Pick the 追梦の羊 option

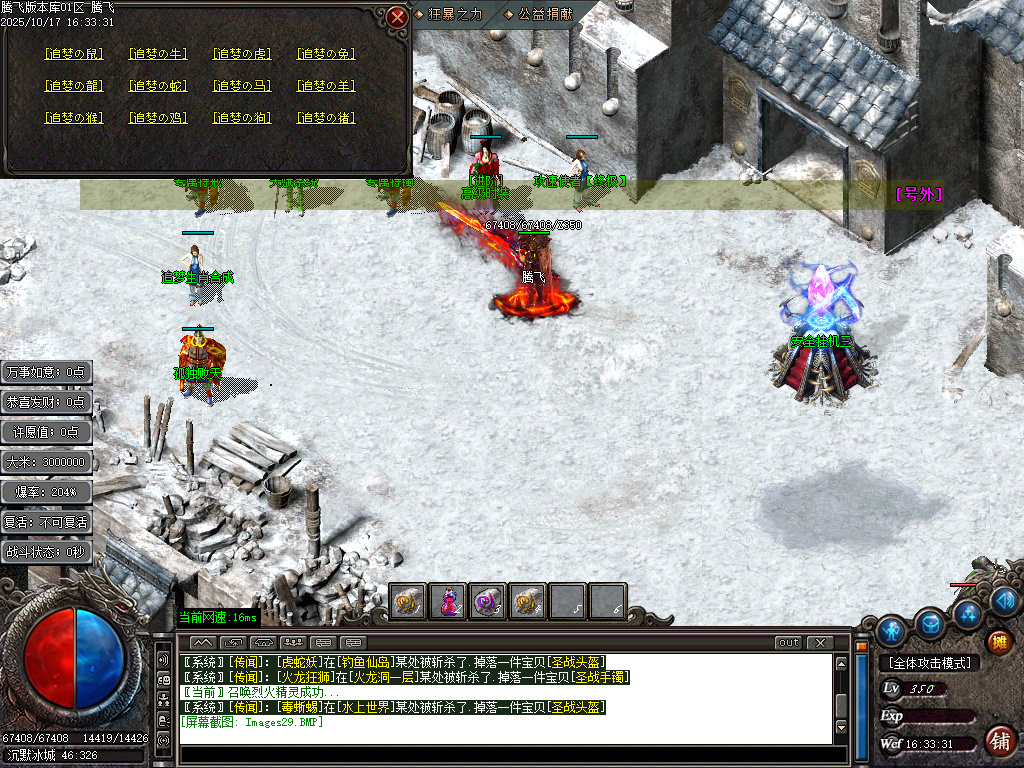326,86
